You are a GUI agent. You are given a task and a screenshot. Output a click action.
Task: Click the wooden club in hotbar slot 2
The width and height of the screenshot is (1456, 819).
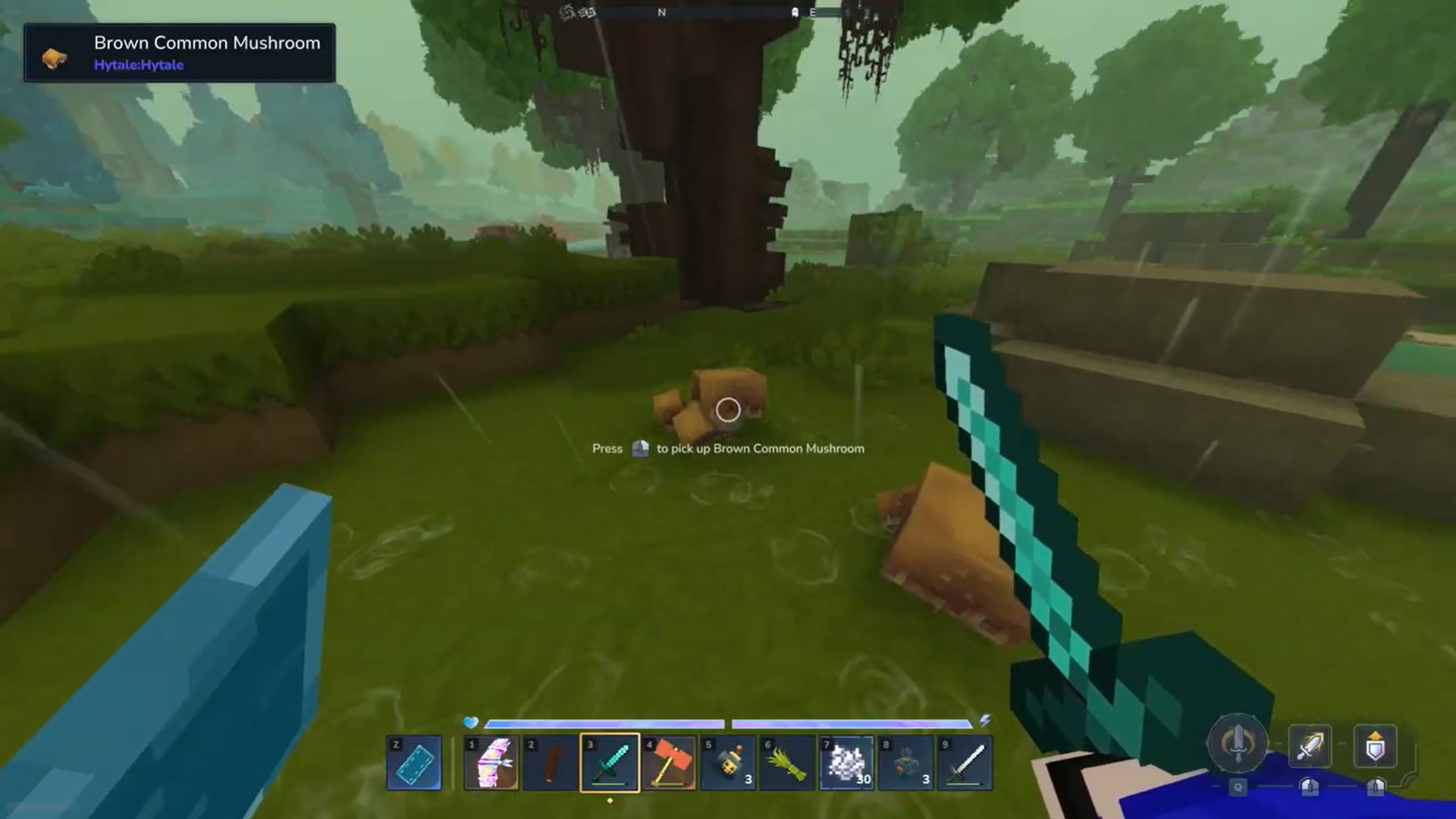click(x=551, y=762)
